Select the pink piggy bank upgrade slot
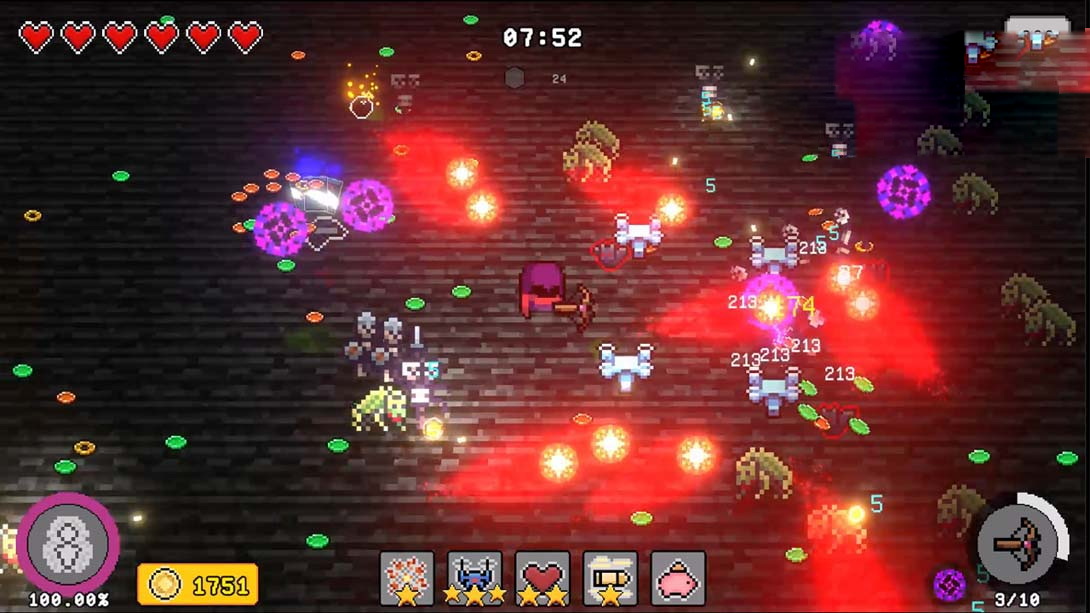 pyautogui.click(x=678, y=579)
